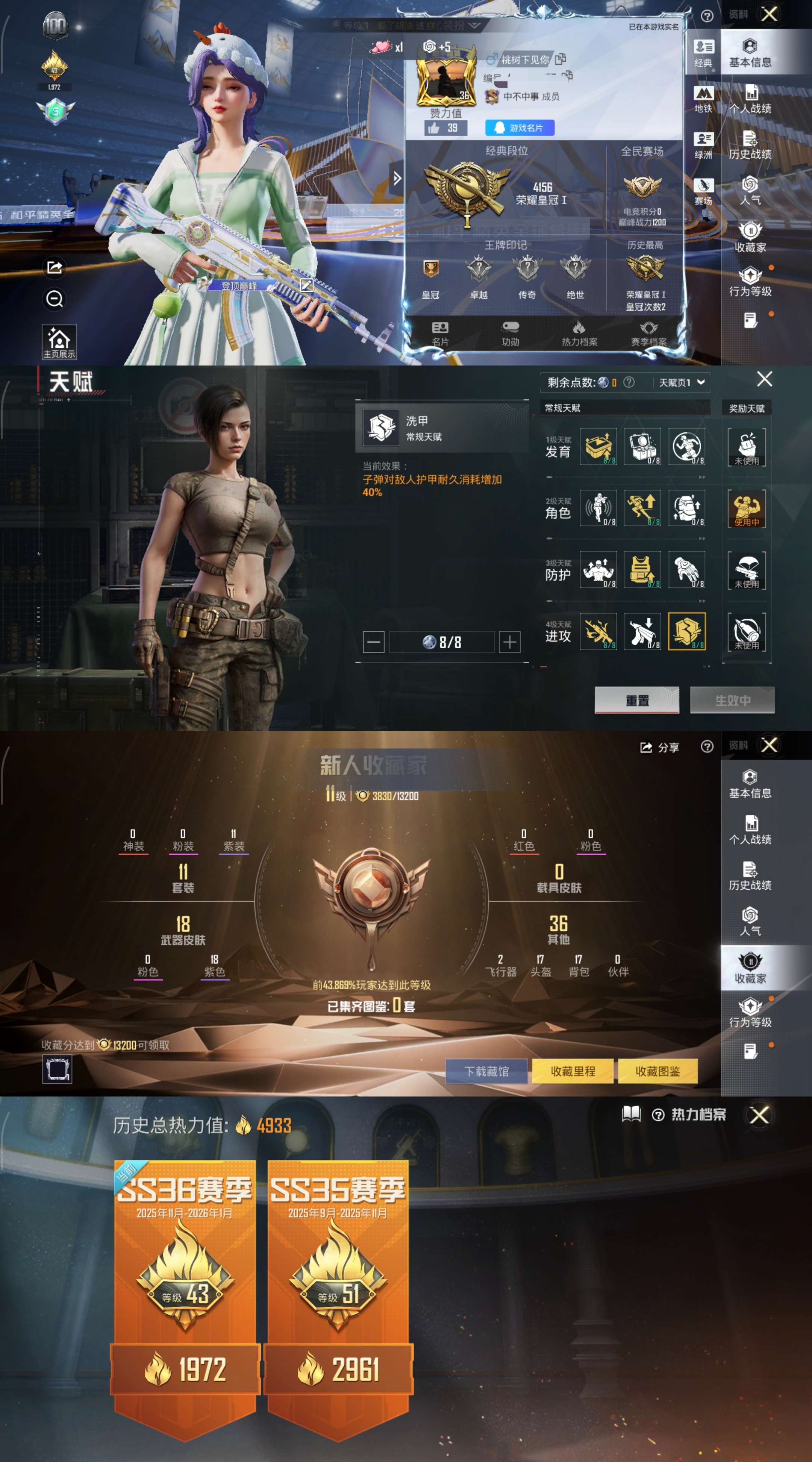Click the magnifier zoom icon beside the character

pos(55,299)
